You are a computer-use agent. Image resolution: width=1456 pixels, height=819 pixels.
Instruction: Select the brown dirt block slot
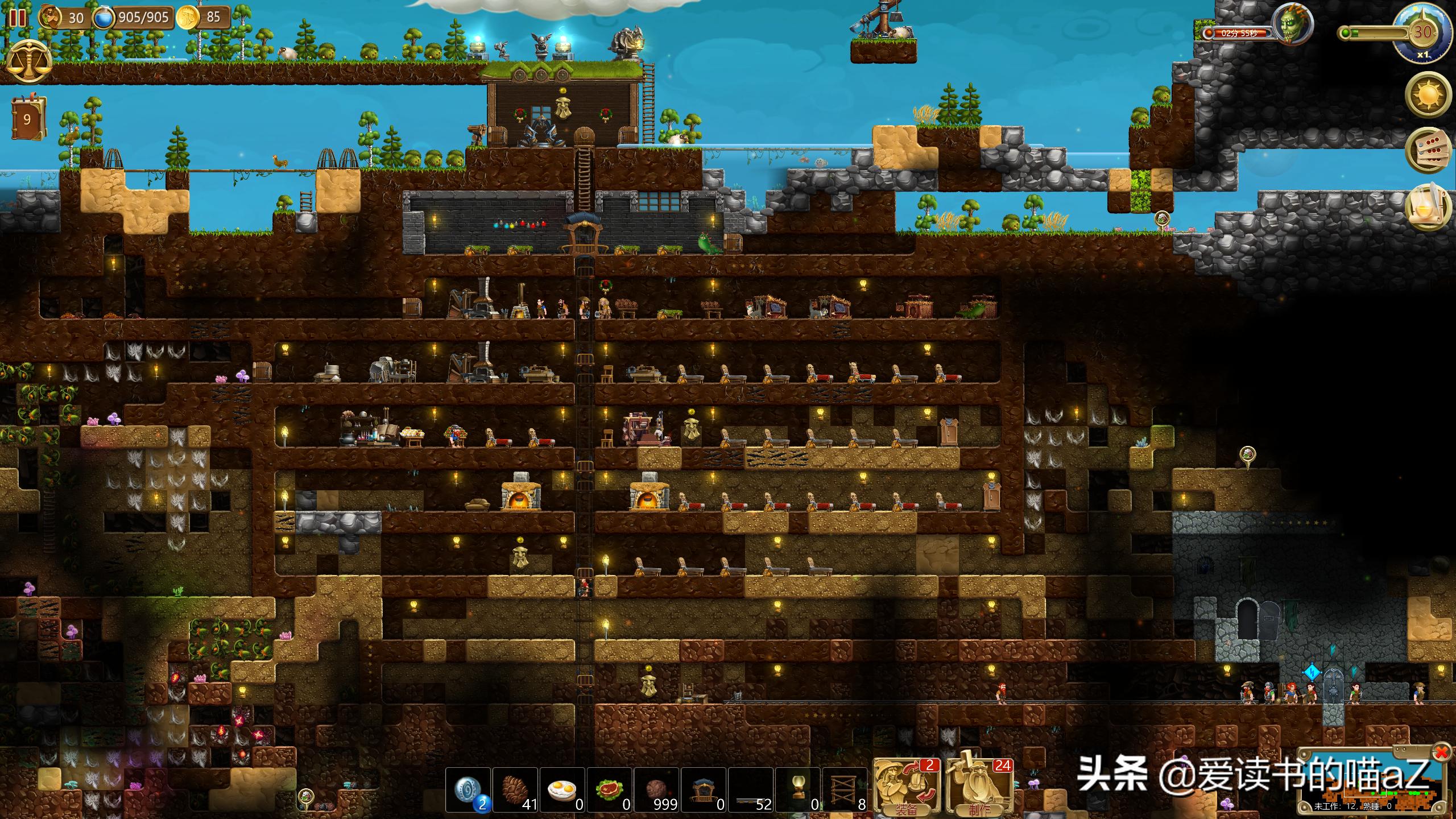(656, 791)
